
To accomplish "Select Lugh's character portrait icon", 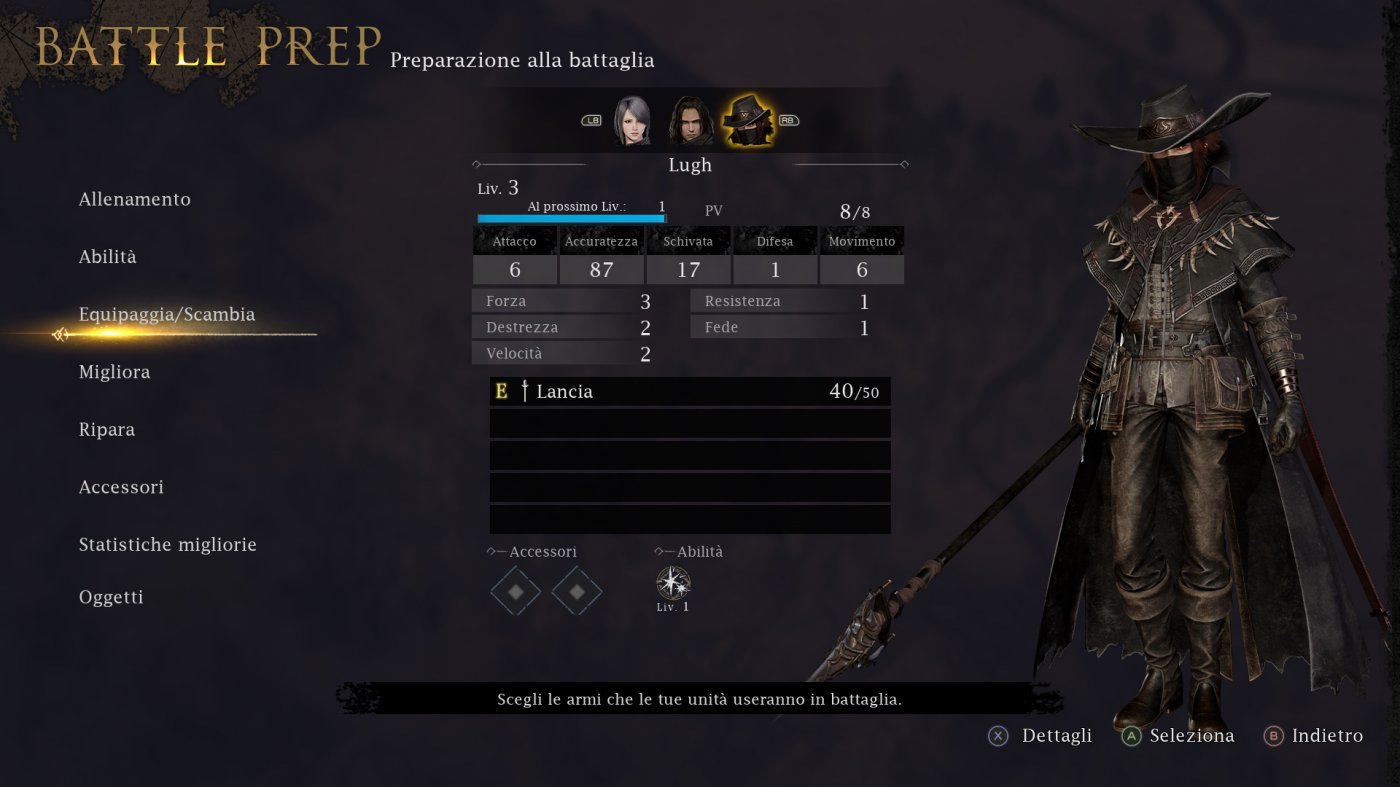I will coord(749,121).
